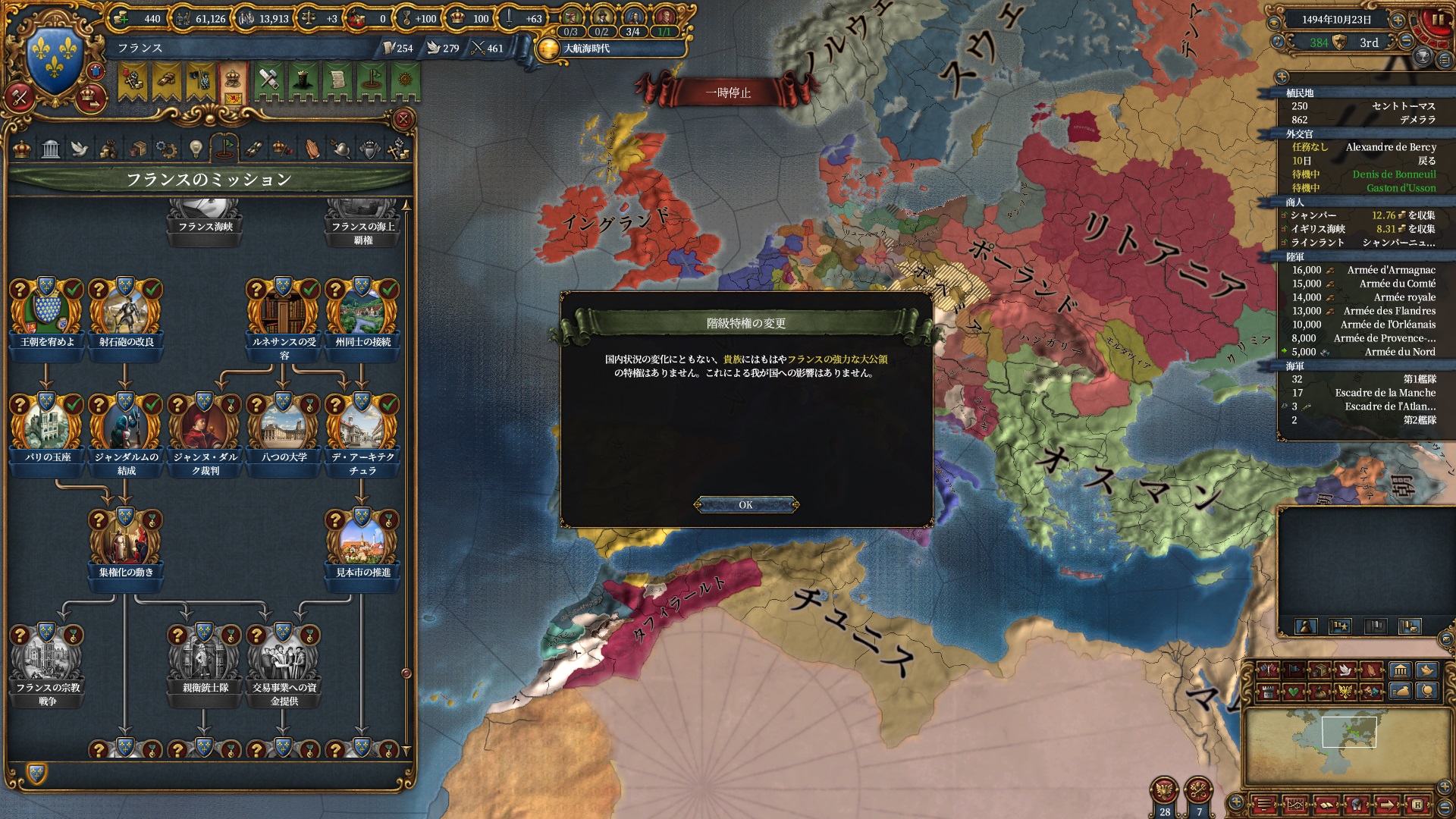Open the ジャンヌ・ダルク裁判 mission
The width and height of the screenshot is (1456, 819).
205,428
